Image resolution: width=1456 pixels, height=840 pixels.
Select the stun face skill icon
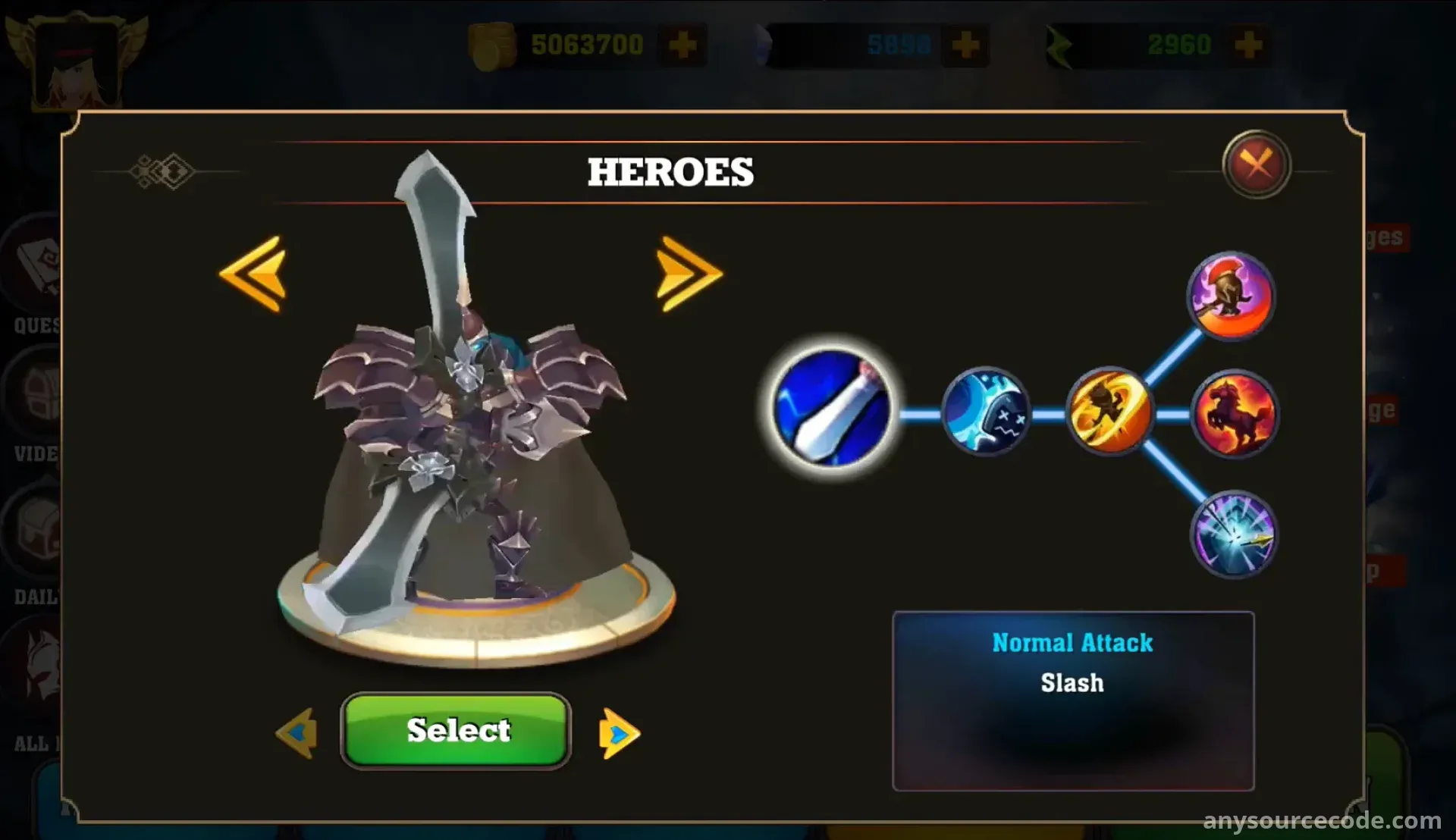click(986, 412)
